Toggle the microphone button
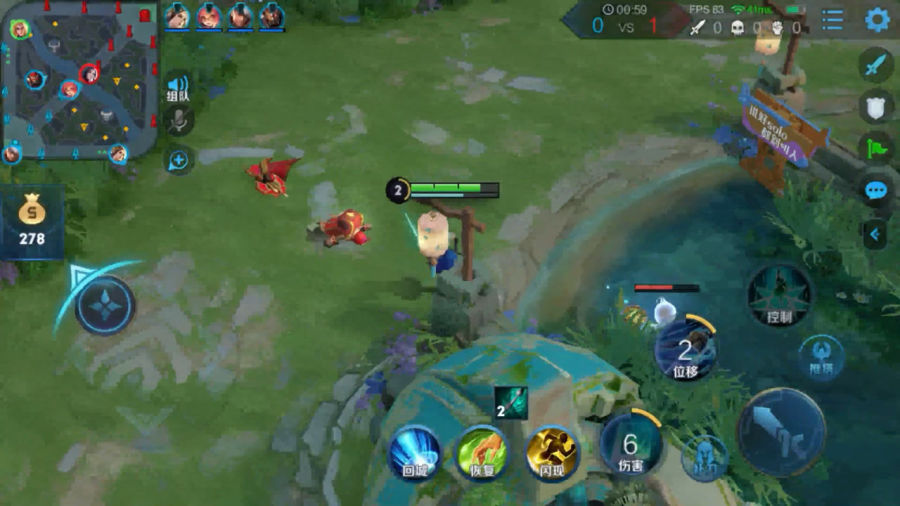Screen dimensions: 900x506 179,120
